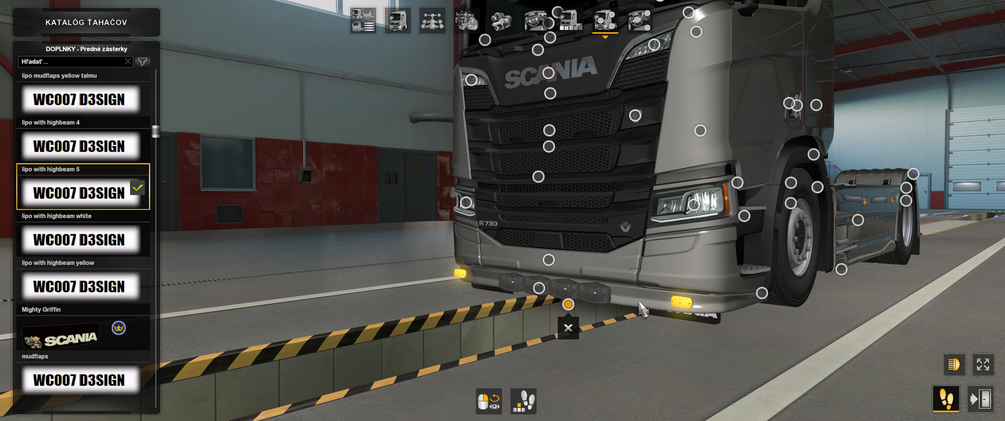
Task: Select the Mighty Griffin Scania mudflap
Action: 80,334
